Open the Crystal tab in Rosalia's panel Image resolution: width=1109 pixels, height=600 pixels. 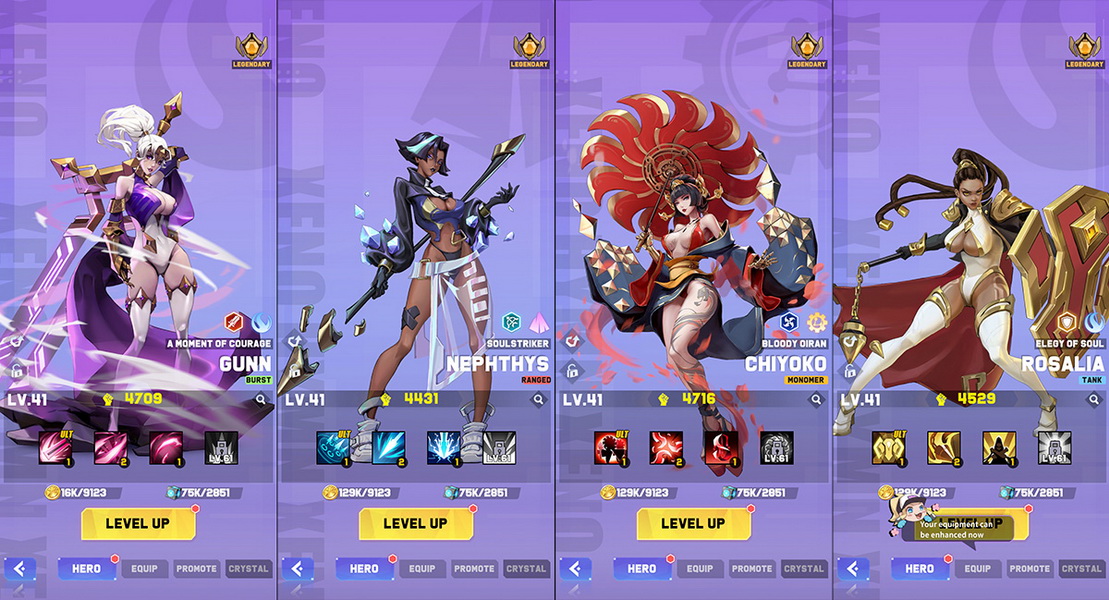[1081, 569]
